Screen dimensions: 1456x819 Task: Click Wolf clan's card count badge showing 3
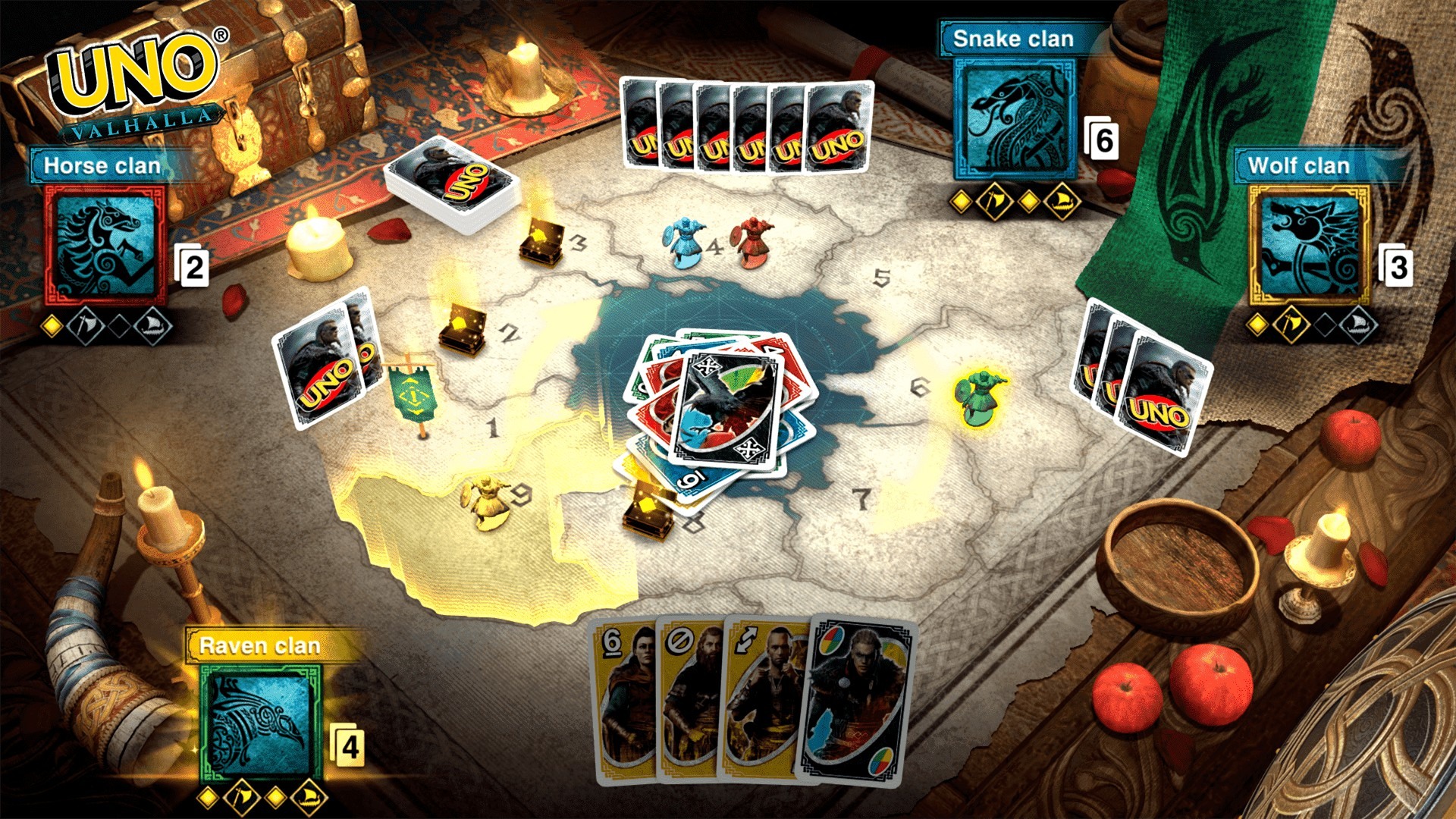(x=1399, y=267)
